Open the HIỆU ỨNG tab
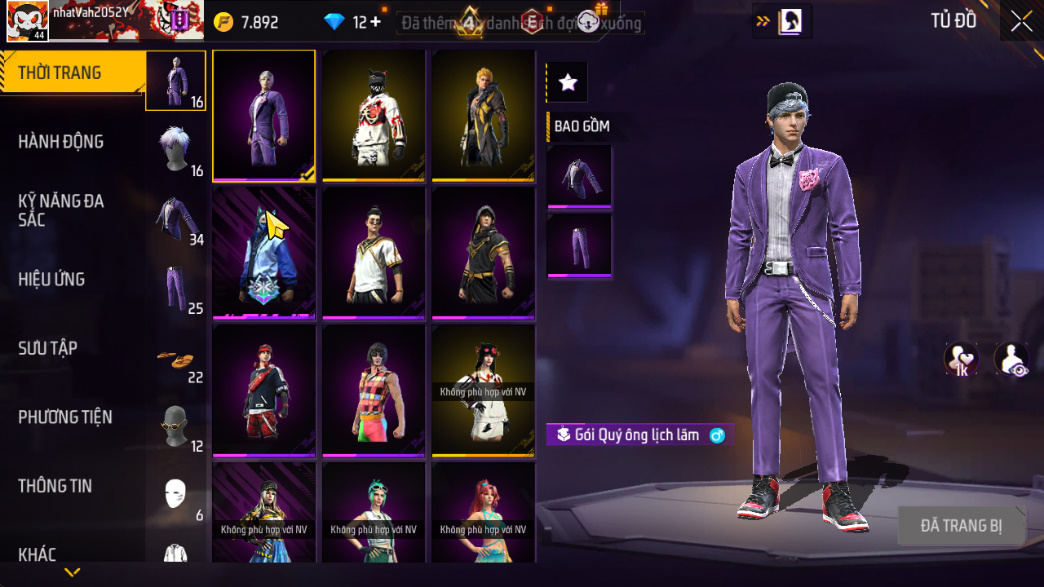 click(51, 279)
